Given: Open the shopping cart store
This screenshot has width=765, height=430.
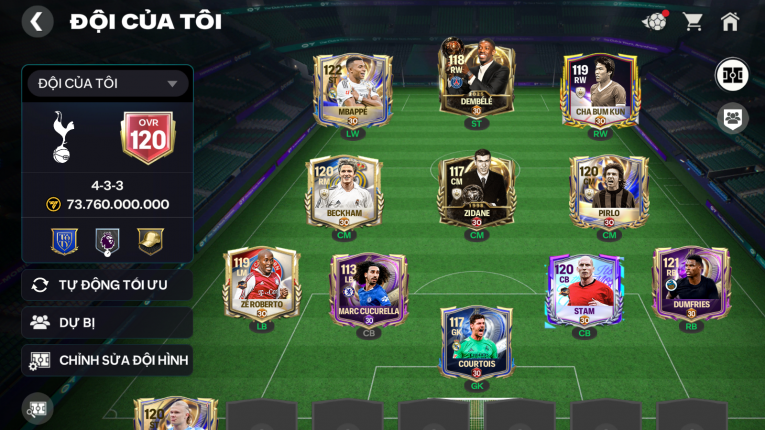Looking at the screenshot, I should (692, 21).
